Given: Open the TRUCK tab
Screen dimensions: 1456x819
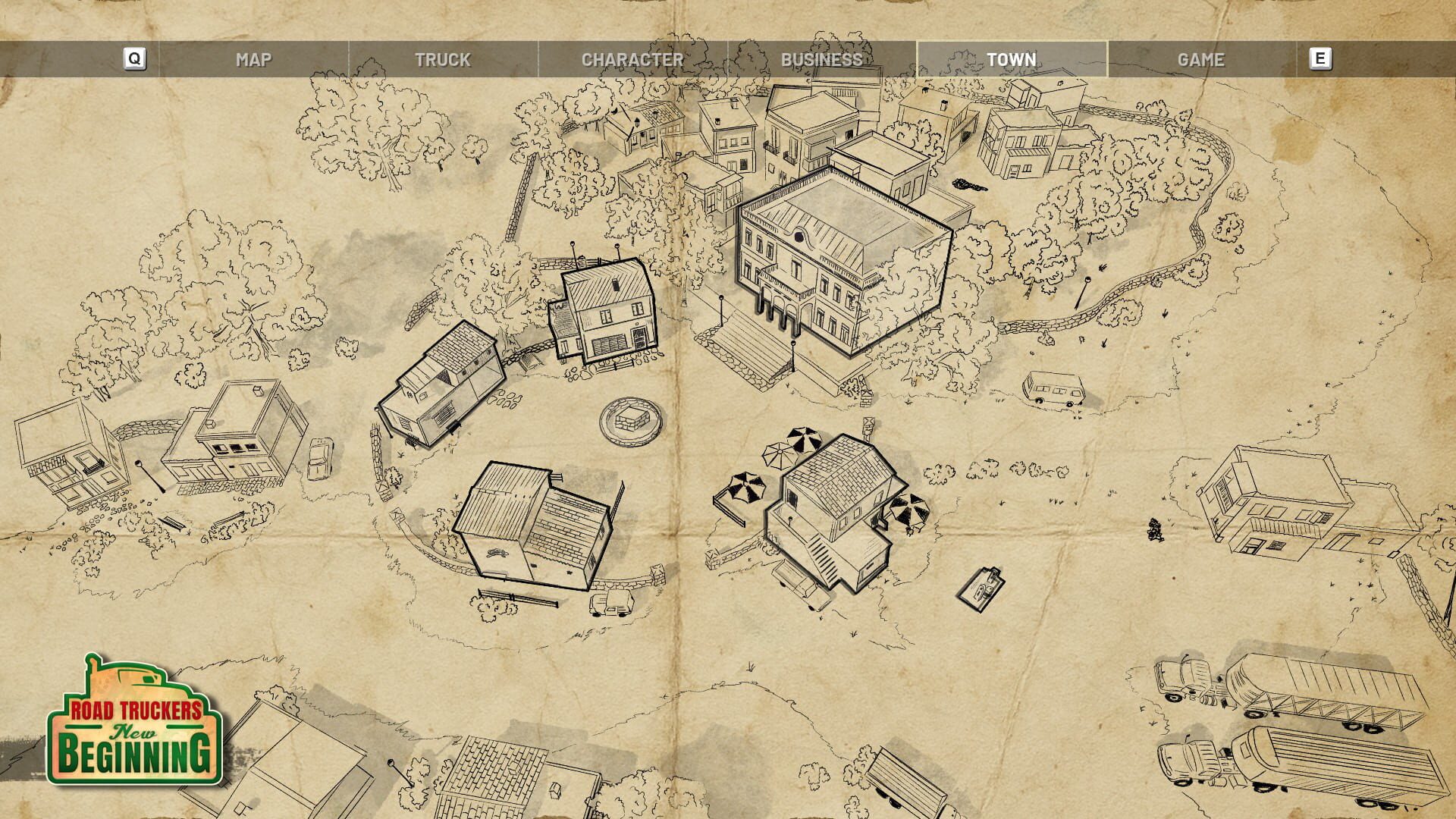Looking at the screenshot, I should [x=444, y=58].
